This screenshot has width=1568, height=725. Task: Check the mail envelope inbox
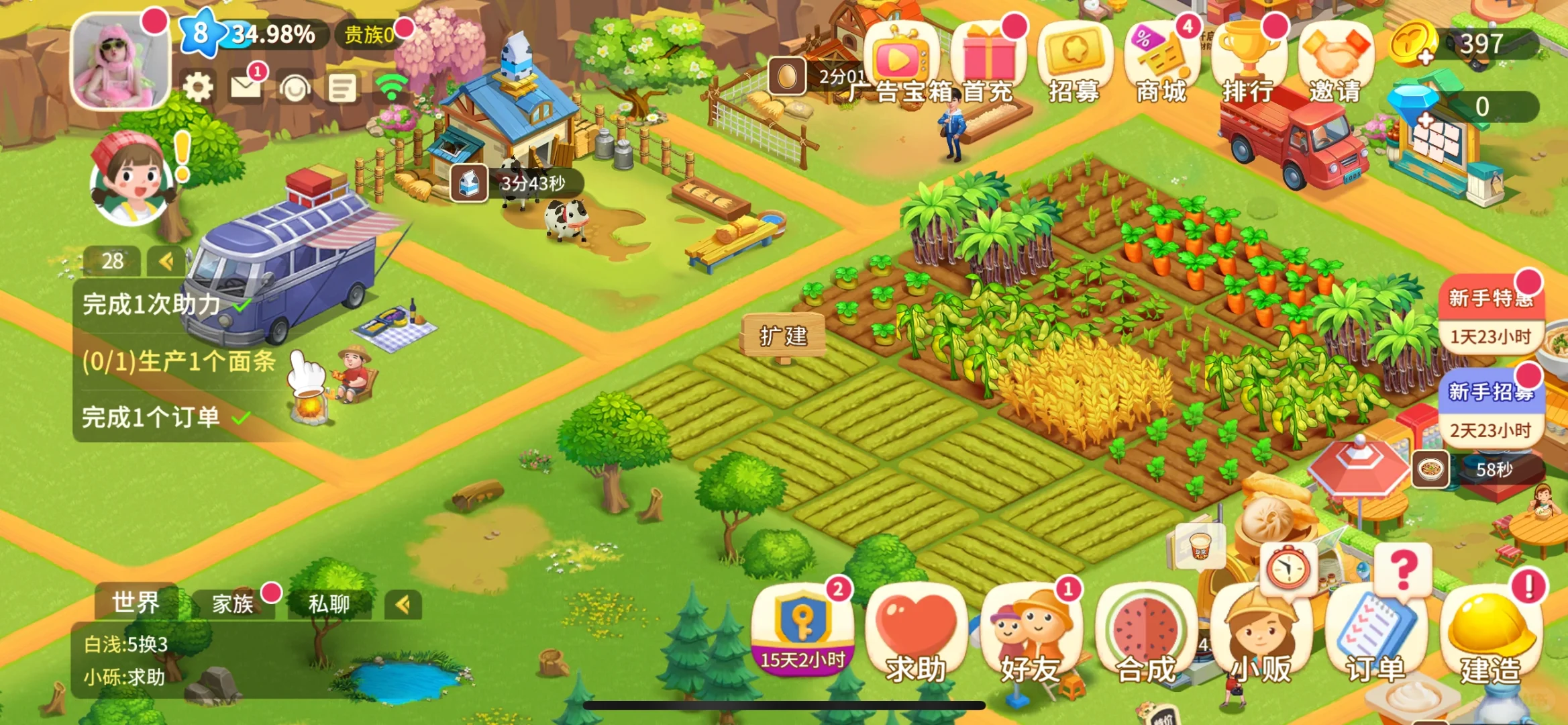click(x=246, y=87)
